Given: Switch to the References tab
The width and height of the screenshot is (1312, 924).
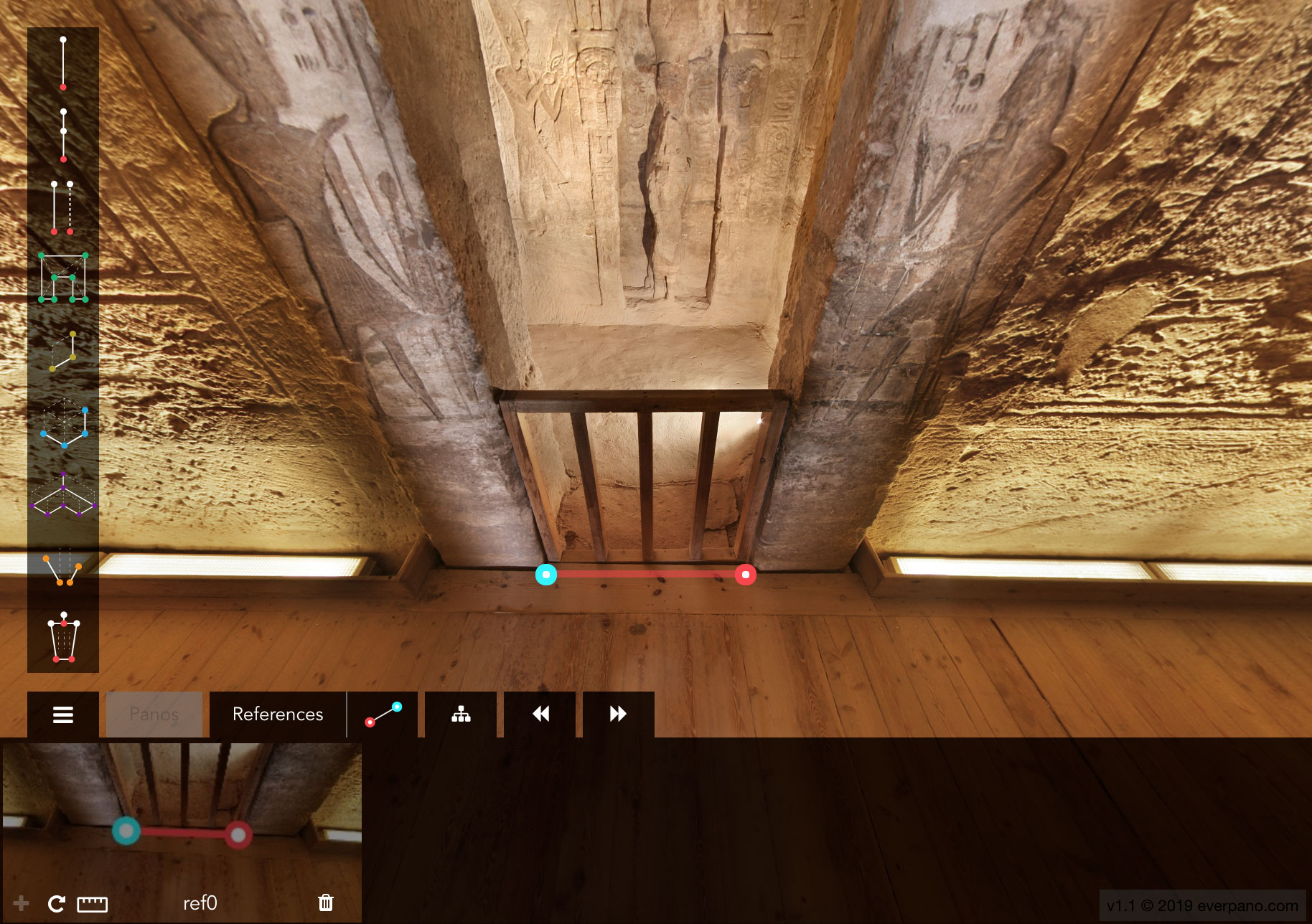Looking at the screenshot, I should click(x=278, y=715).
